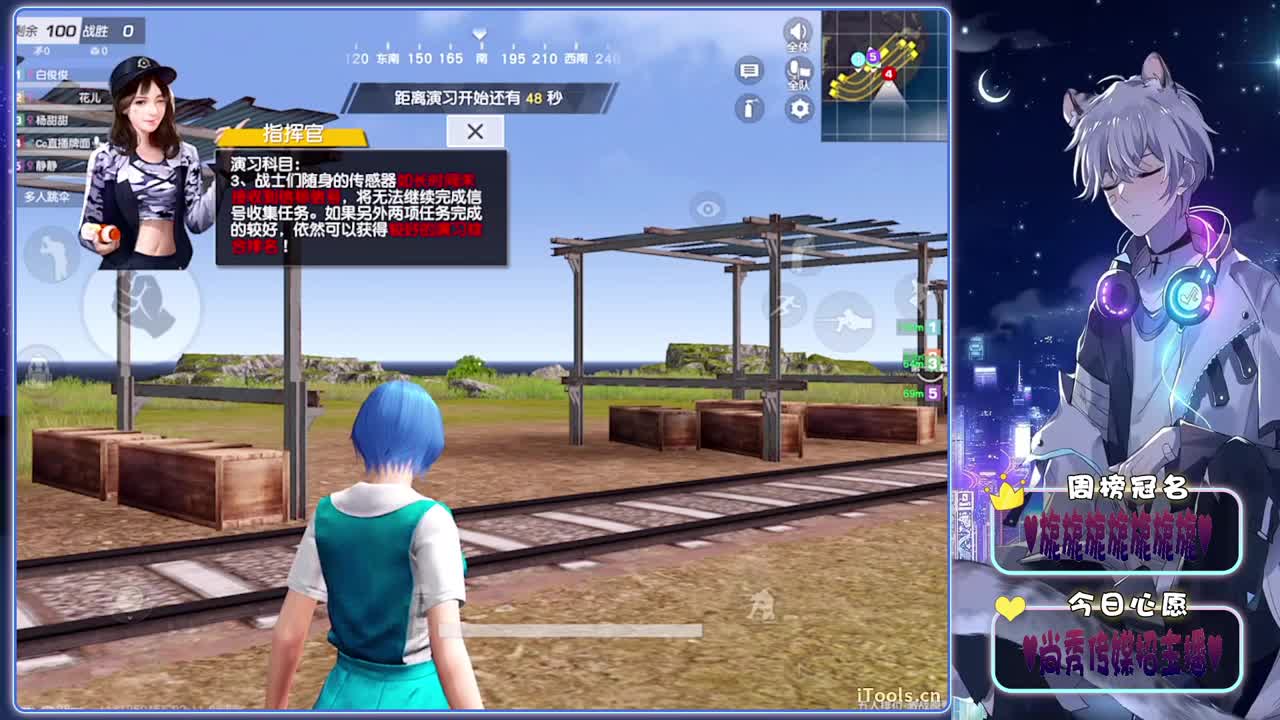Tap the fist melee icon on the left
This screenshot has width=1280, height=720.
143,308
